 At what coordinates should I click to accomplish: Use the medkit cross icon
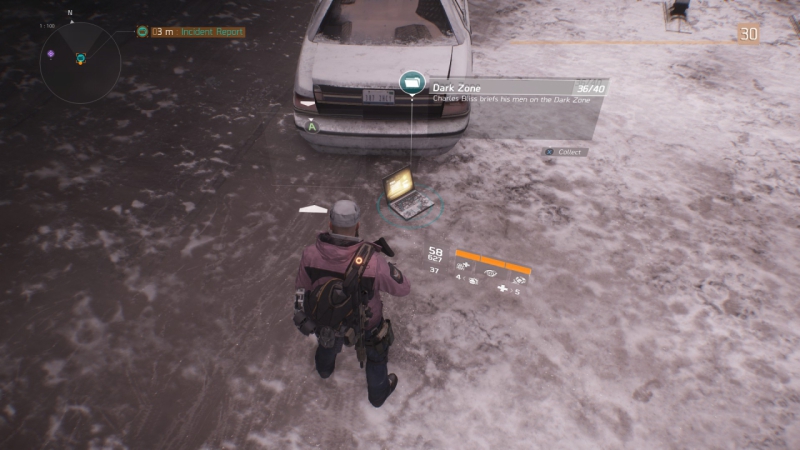point(501,290)
